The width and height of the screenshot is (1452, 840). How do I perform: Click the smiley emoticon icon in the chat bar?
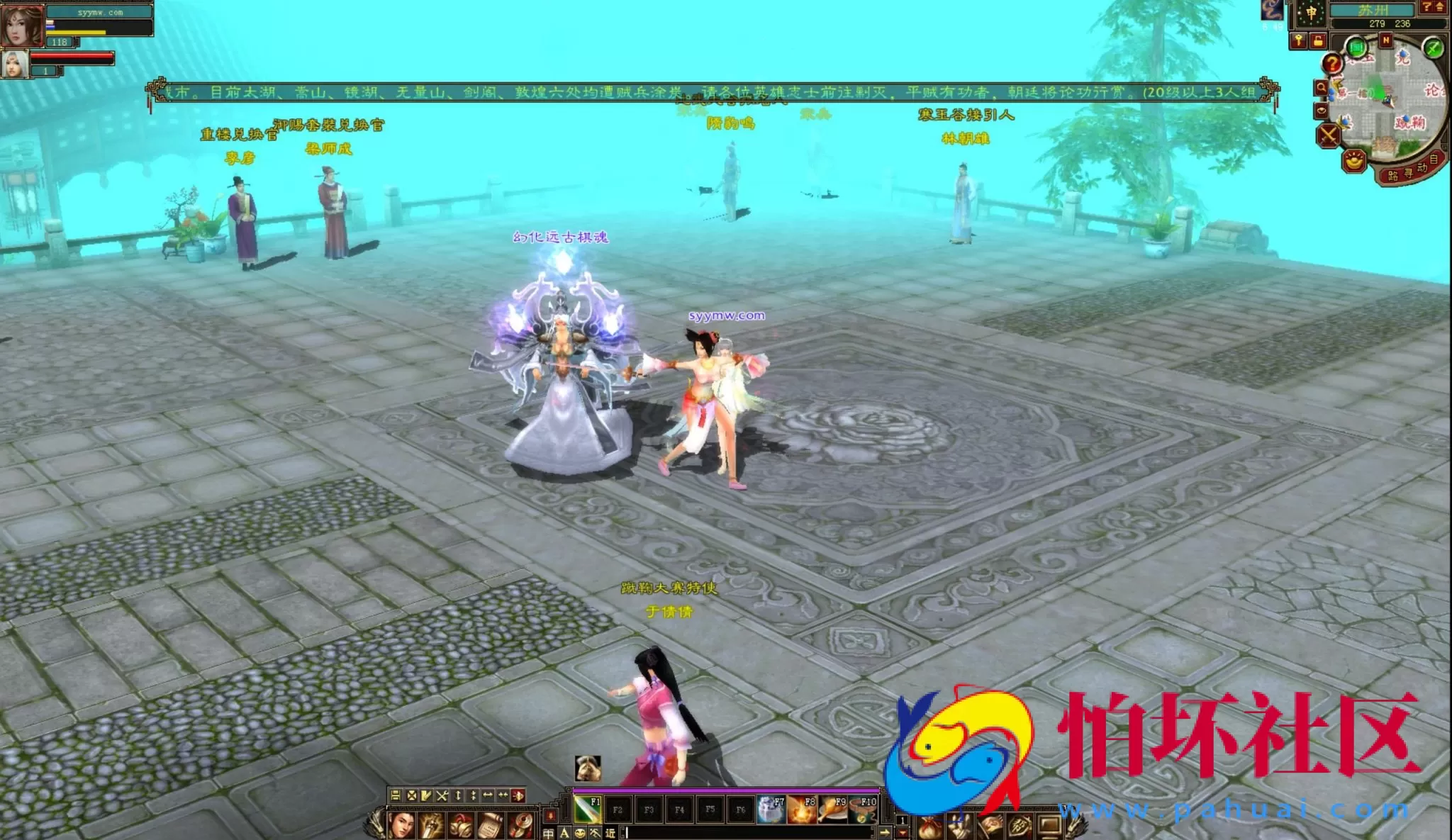coord(579,833)
